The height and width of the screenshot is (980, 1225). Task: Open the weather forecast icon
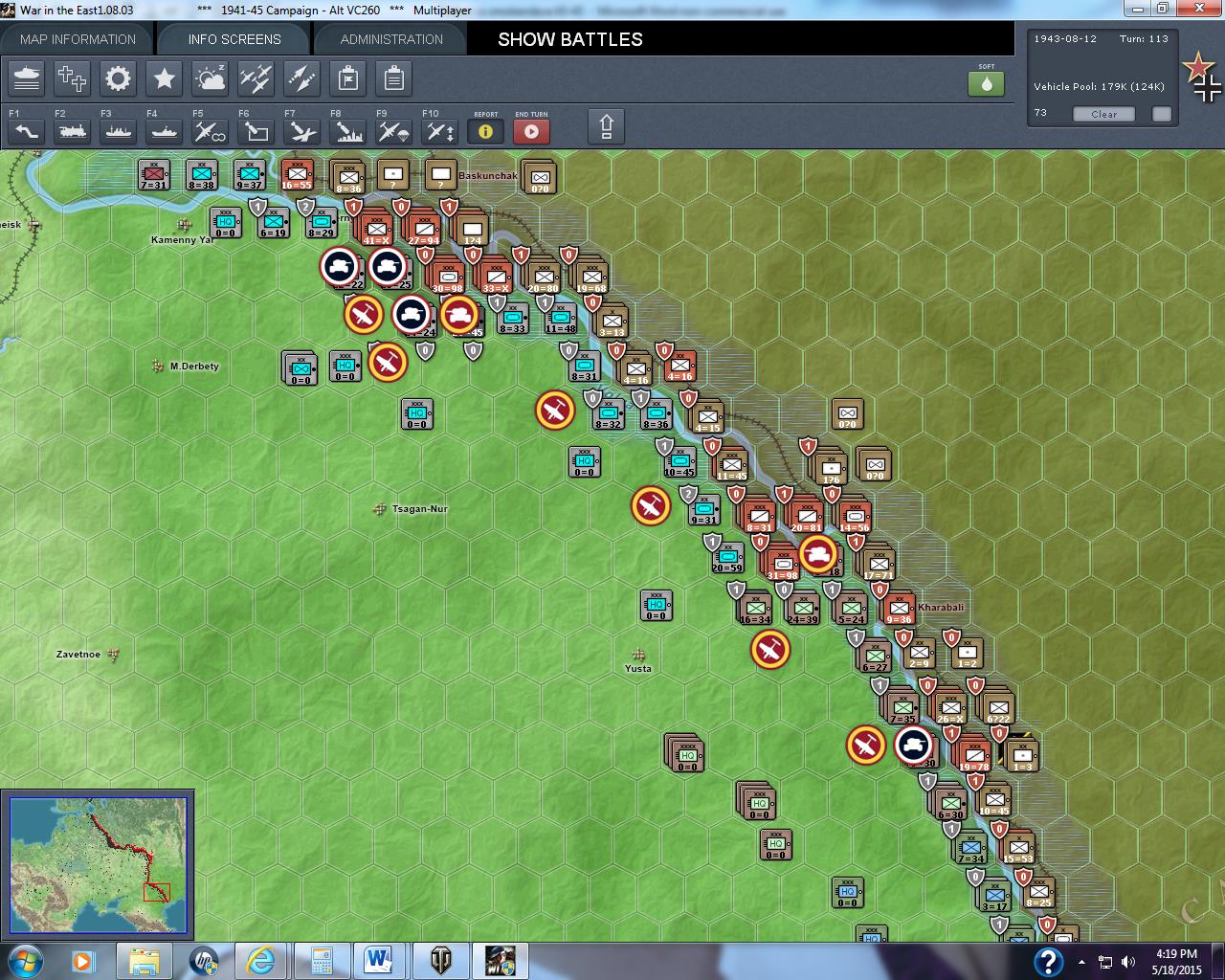point(210,78)
